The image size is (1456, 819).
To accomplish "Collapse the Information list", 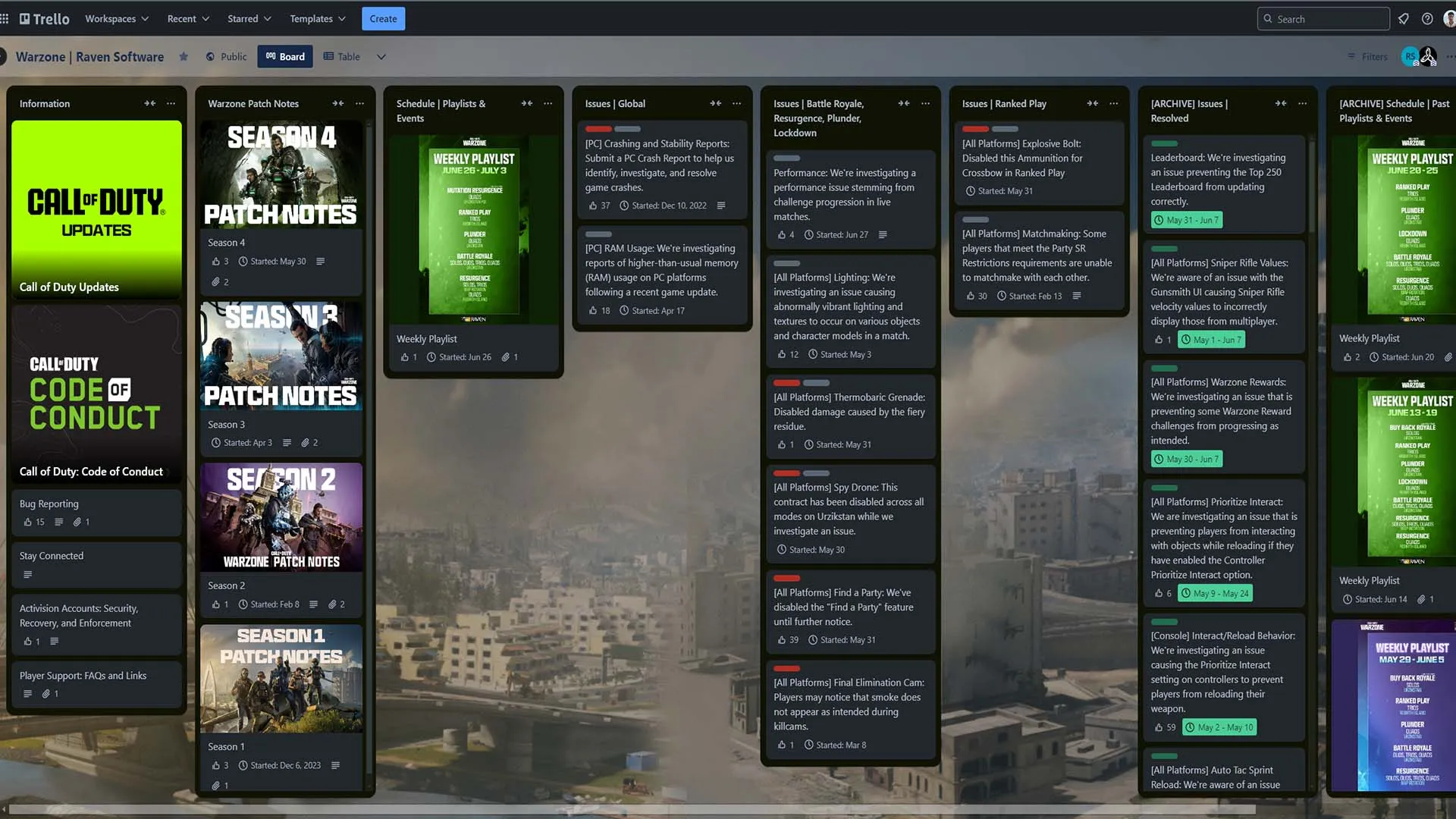I will [x=149, y=103].
